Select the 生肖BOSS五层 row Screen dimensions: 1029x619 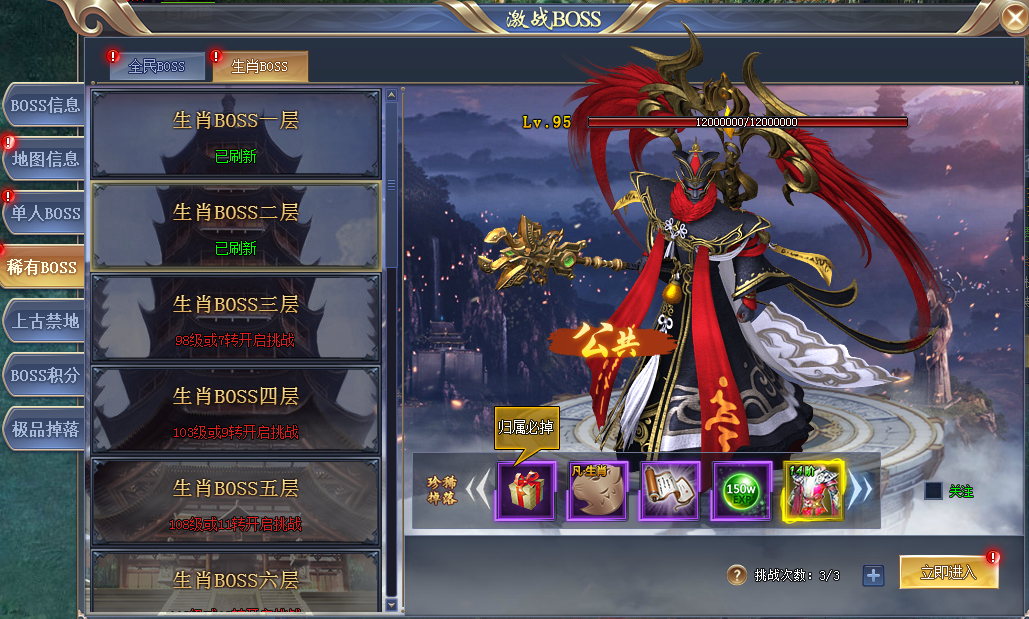coord(235,502)
